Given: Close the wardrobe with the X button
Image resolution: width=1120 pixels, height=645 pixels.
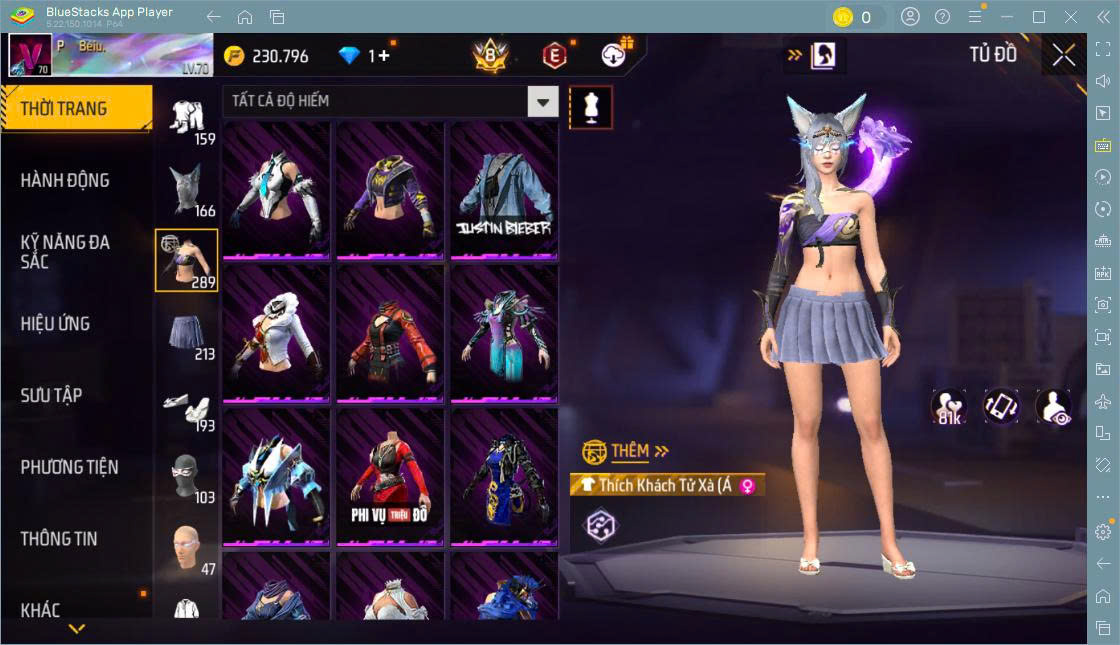Looking at the screenshot, I should tap(1064, 56).
